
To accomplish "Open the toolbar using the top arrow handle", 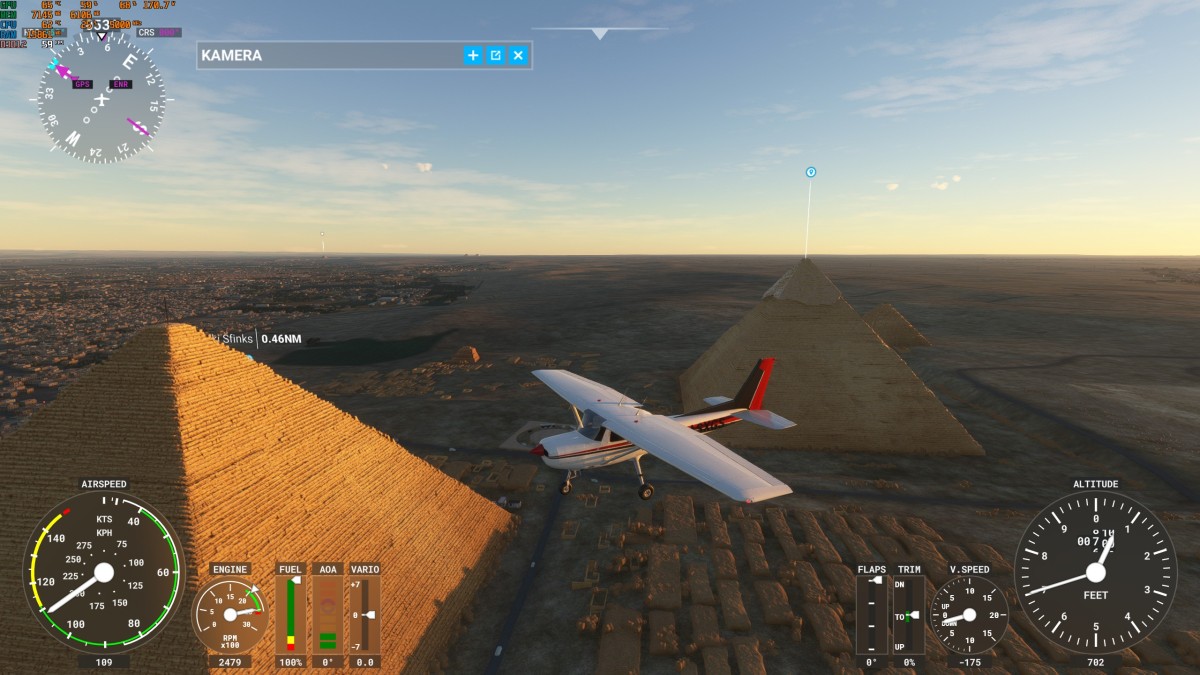I will coord(600,34).
